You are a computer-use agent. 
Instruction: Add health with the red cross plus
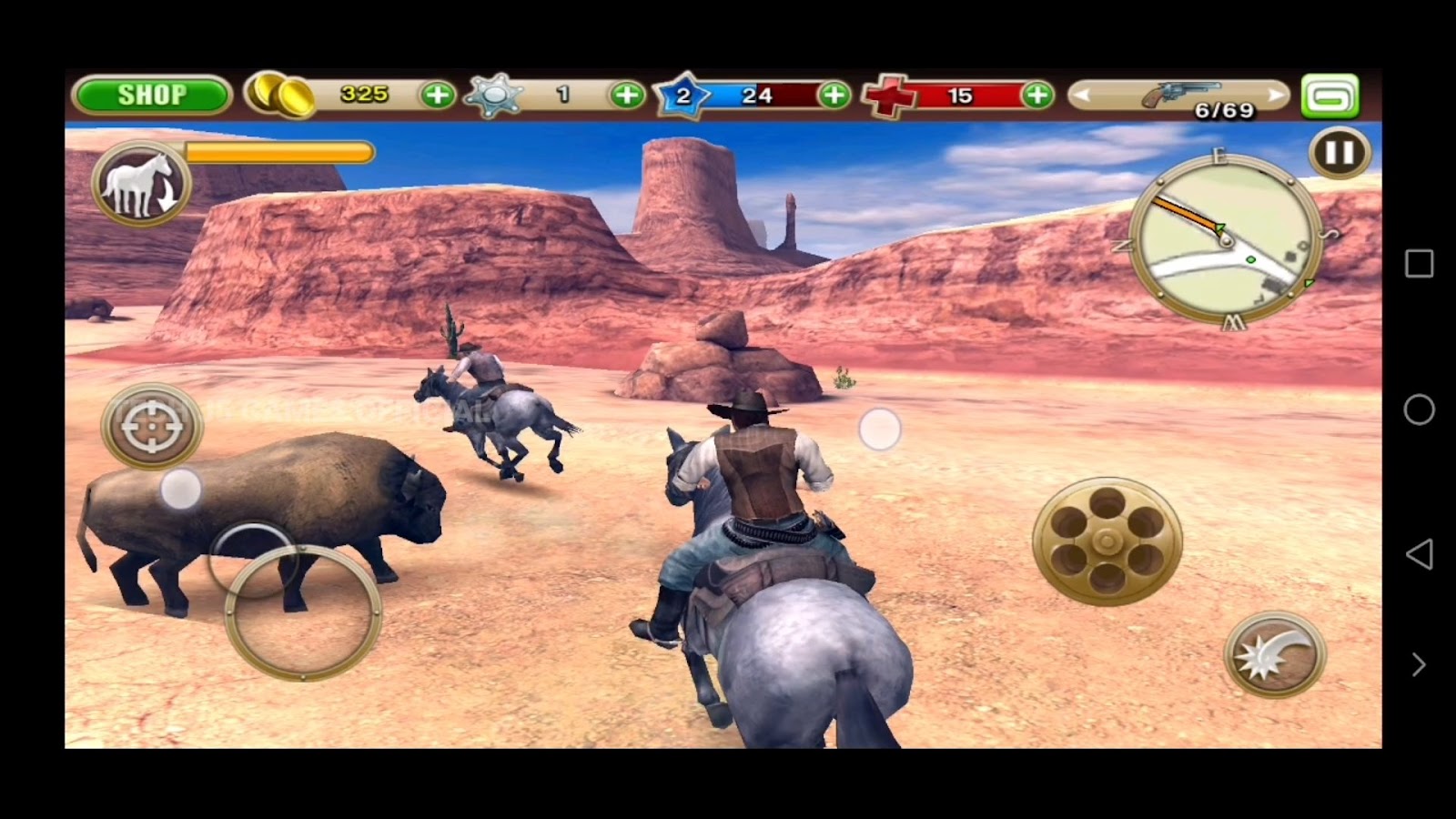click(x=1037, y=95)
